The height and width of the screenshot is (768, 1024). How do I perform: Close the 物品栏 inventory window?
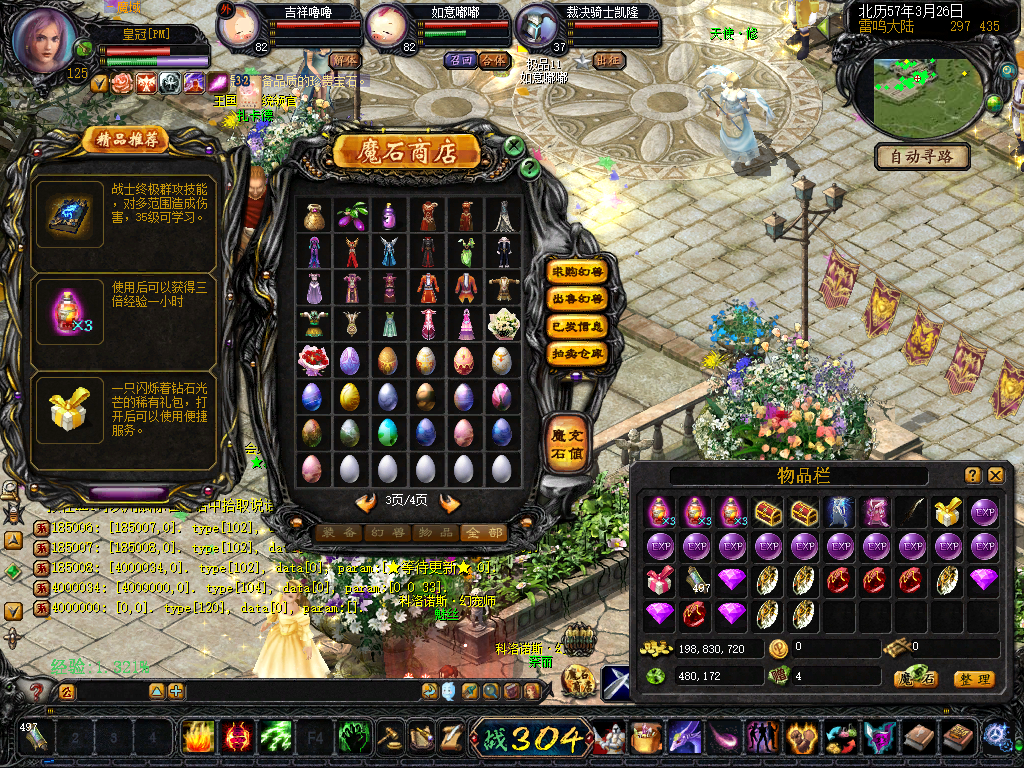[996, 475]
